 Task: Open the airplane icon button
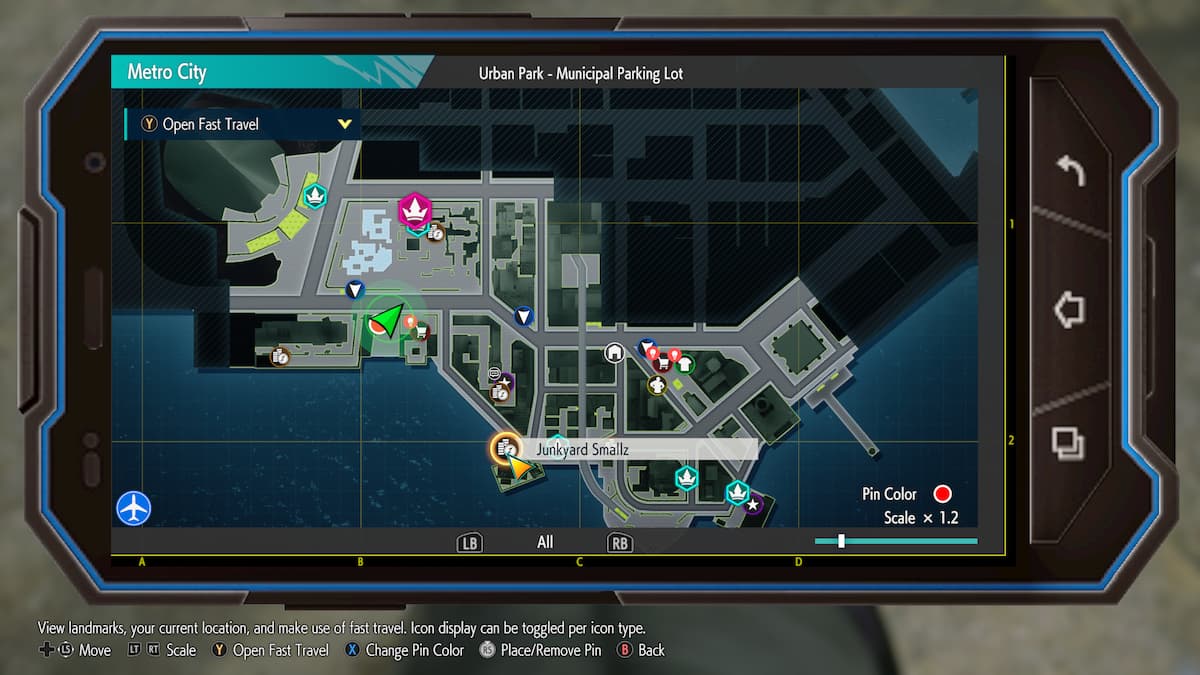point(133,508)
